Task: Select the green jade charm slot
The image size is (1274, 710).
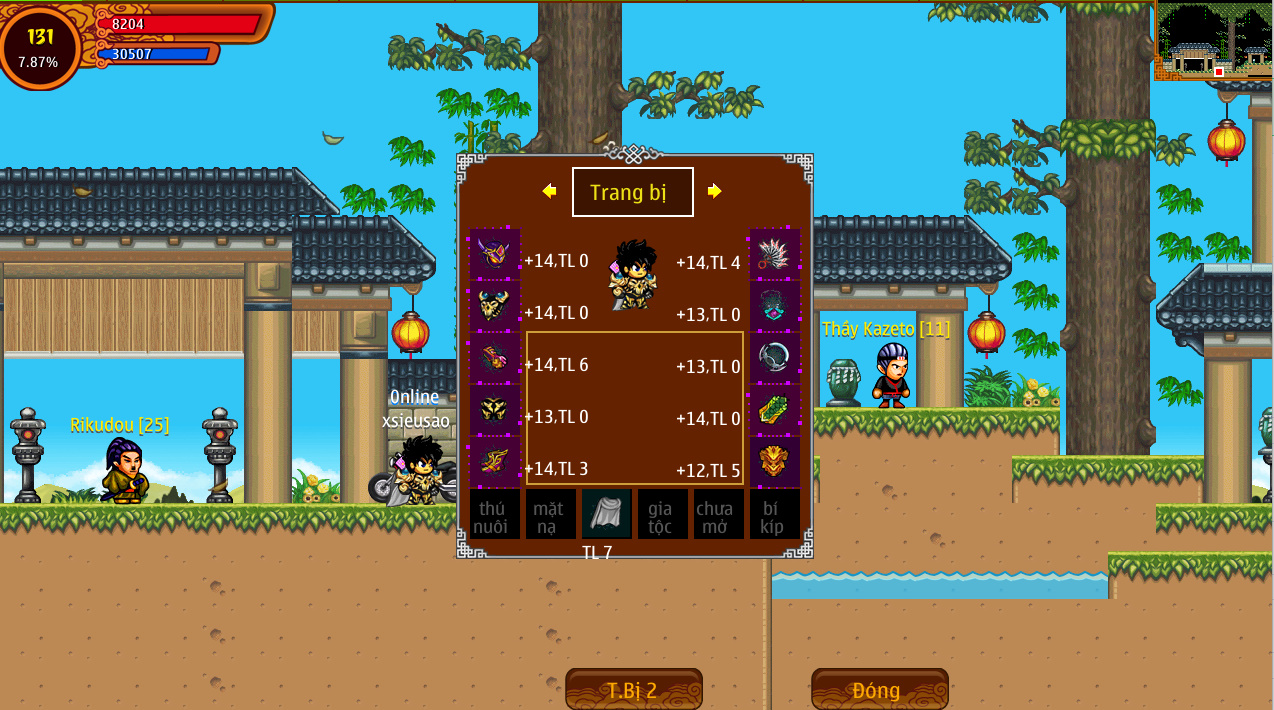Action: click(775, 410)
